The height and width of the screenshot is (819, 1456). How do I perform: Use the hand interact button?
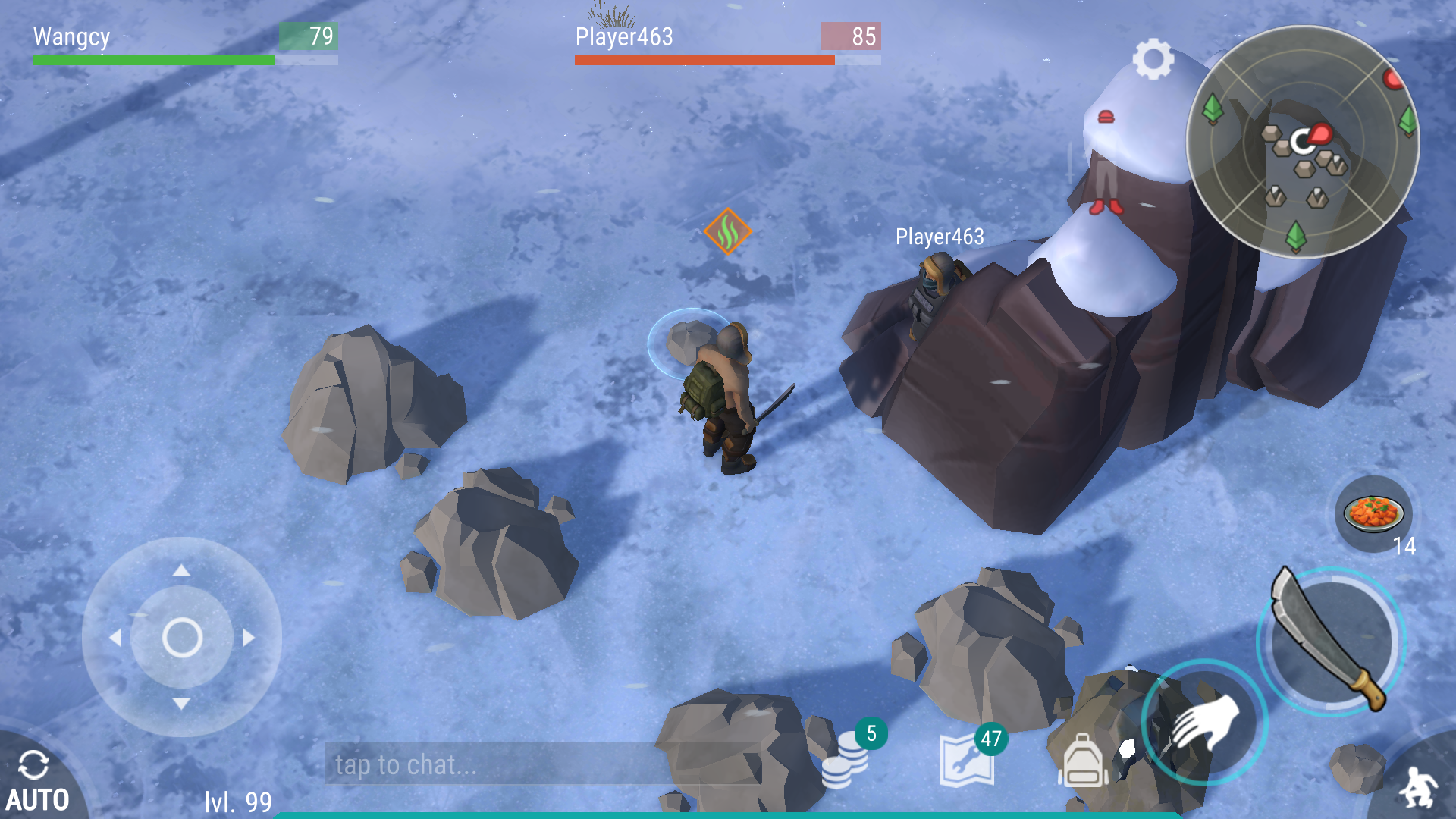pos(1204,722)
